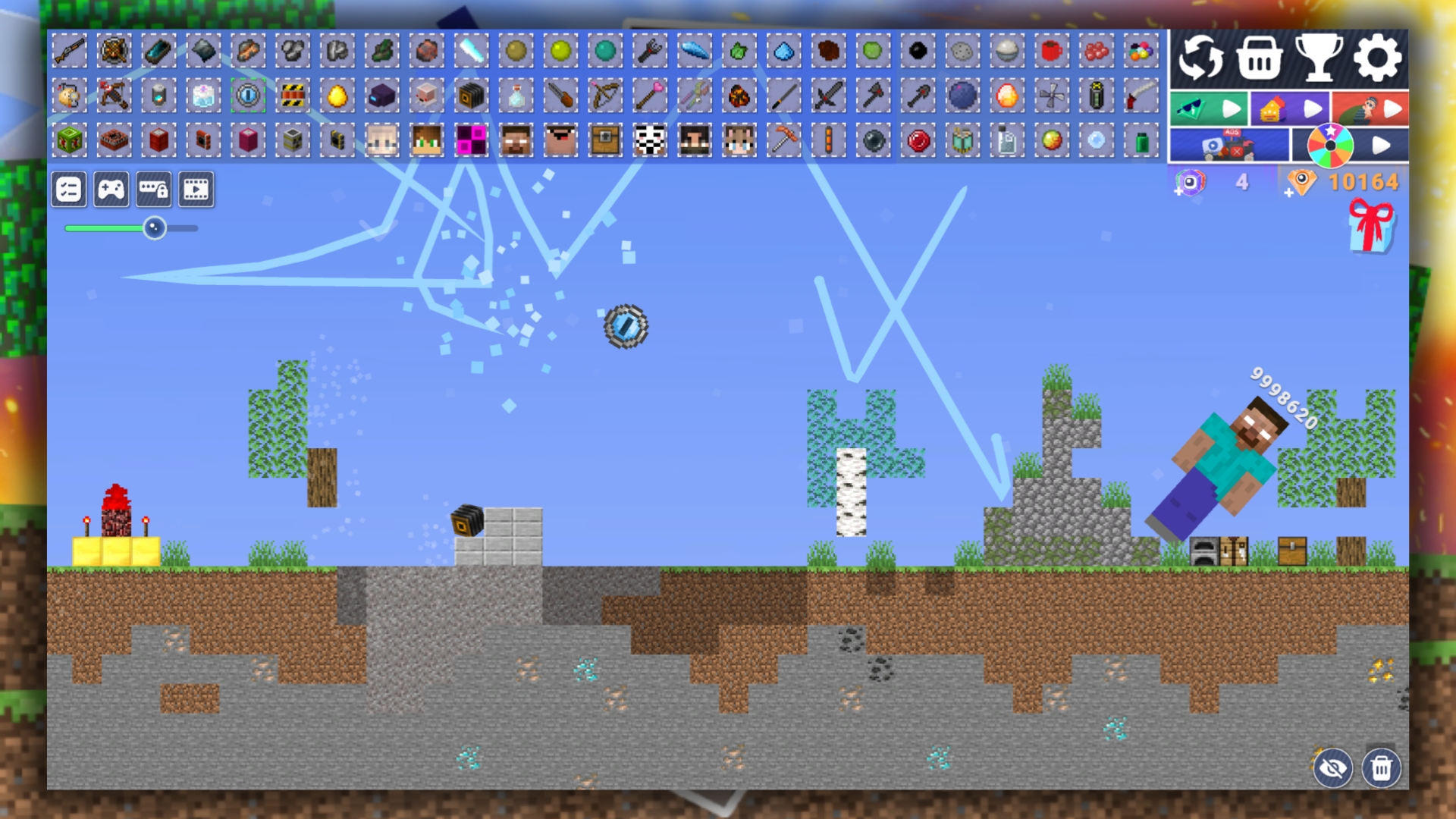Open the in-game shop basket
The image size is (1456, 819).
tap(1260, 57)
